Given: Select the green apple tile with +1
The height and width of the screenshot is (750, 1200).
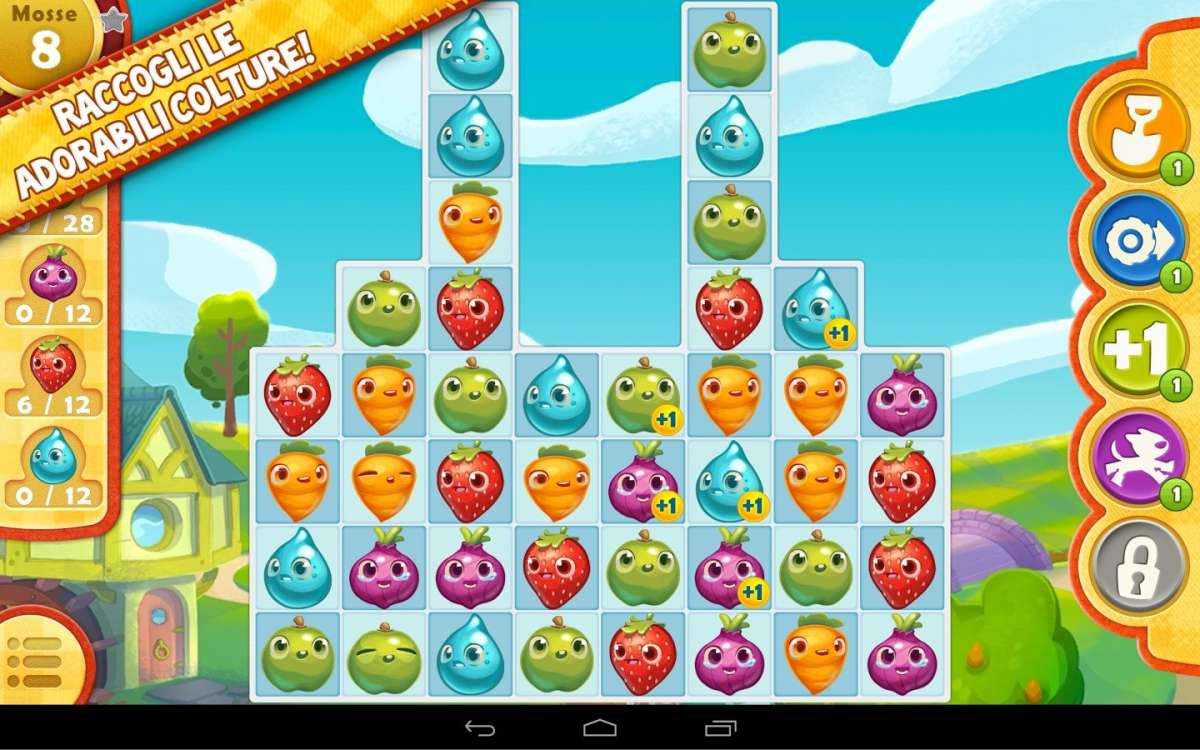Looking at the screenshot, I should pyautogui.click(x=643, y=395).
